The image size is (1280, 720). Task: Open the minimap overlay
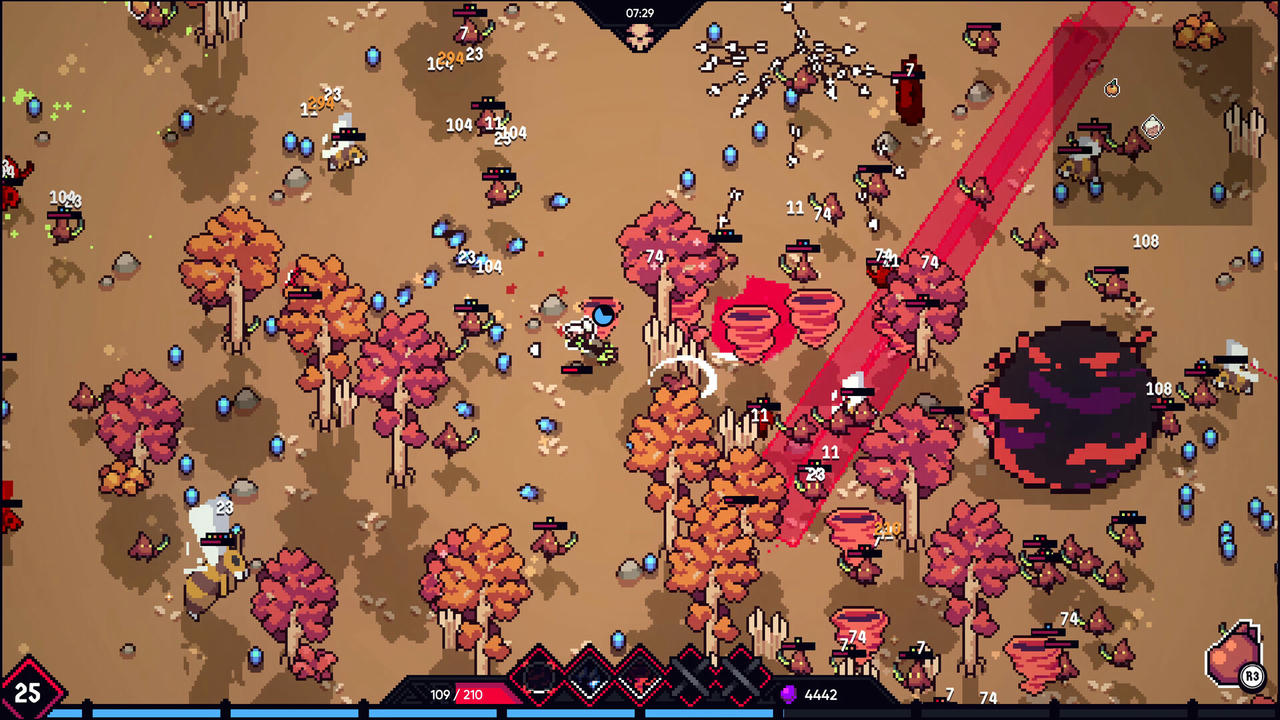[x=1152, y=125]
